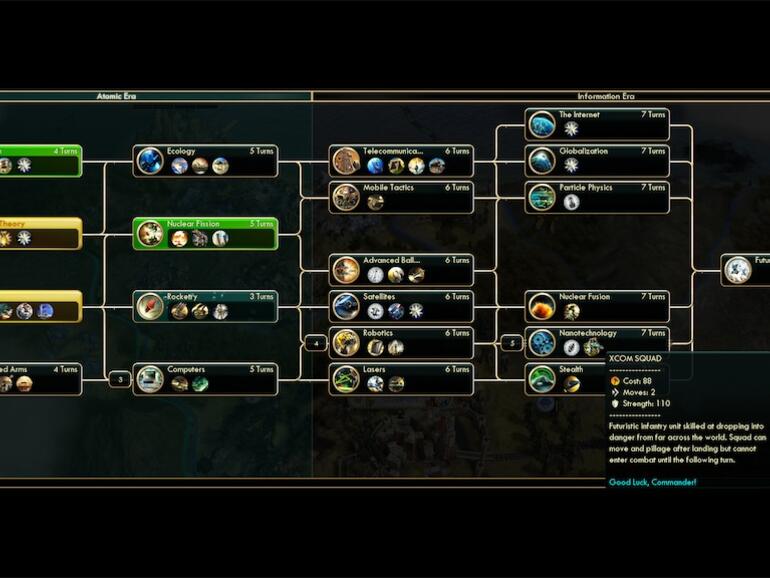This screenshot has width=770, height=578.
Task: Research the Globalization technology
Action: [x=597, y=160]
